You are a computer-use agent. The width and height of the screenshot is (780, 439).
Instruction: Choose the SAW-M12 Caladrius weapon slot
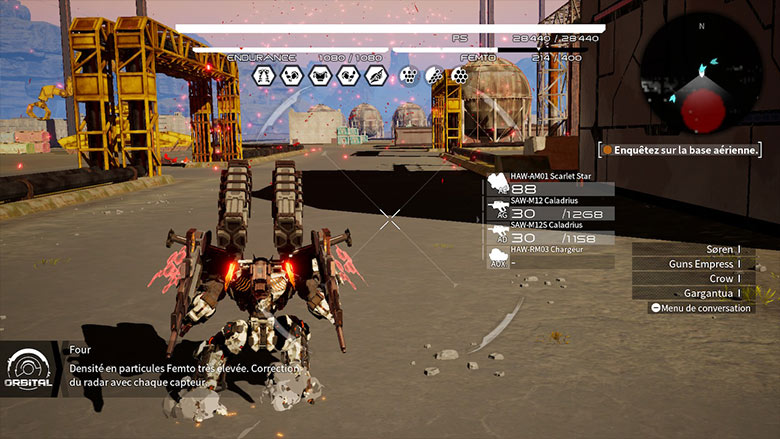point(550,209)
